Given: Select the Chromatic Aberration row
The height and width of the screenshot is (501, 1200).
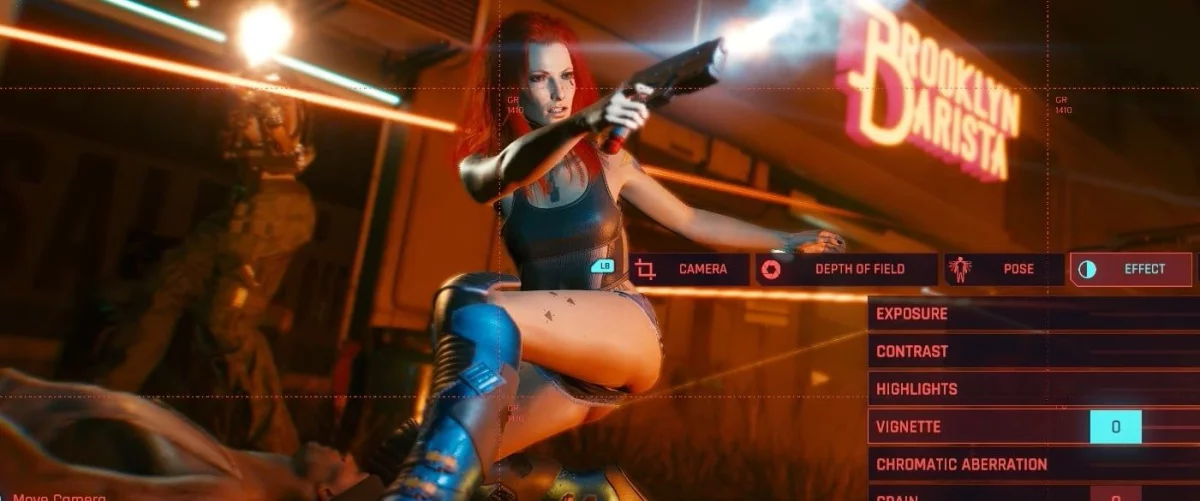Looking at the screenshot, I should tap(1030, 465).
